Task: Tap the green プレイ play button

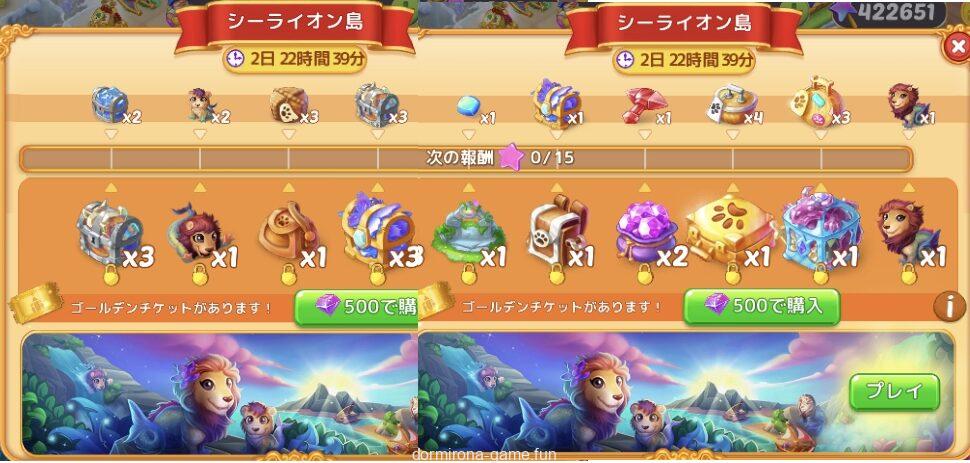Action: point(894,391)
